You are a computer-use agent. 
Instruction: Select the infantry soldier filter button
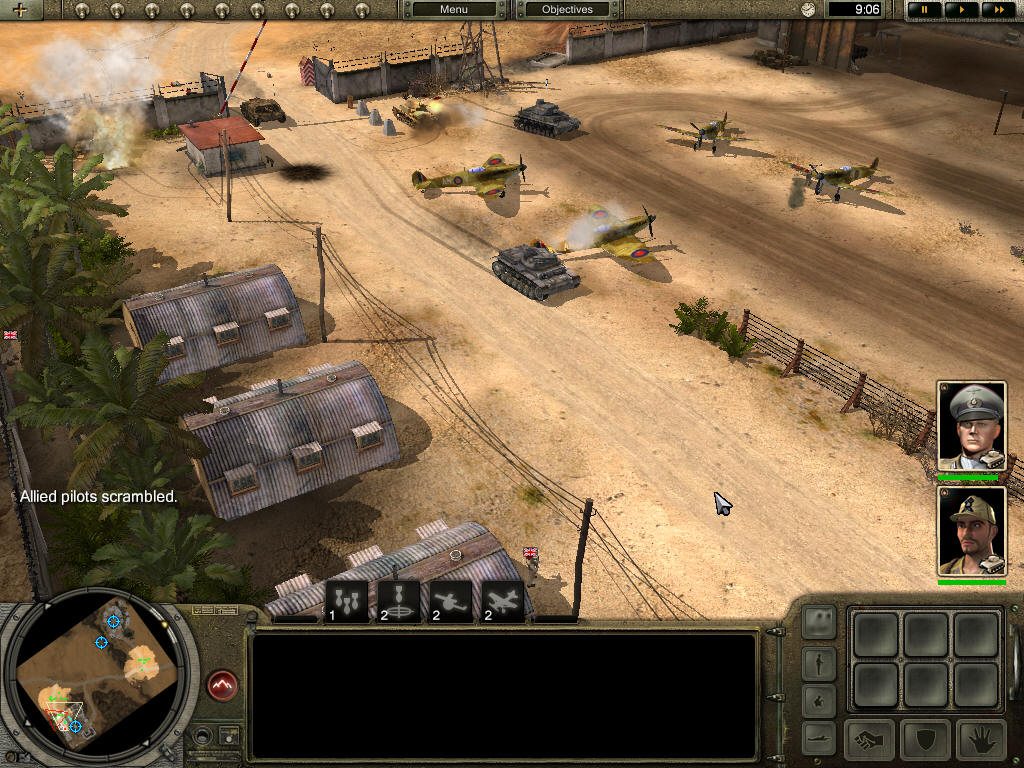[819, 662]
